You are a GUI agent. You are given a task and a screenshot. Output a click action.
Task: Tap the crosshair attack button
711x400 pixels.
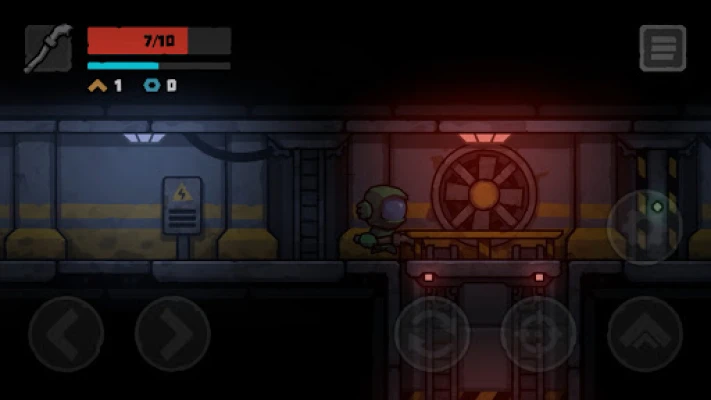[538, 334]
